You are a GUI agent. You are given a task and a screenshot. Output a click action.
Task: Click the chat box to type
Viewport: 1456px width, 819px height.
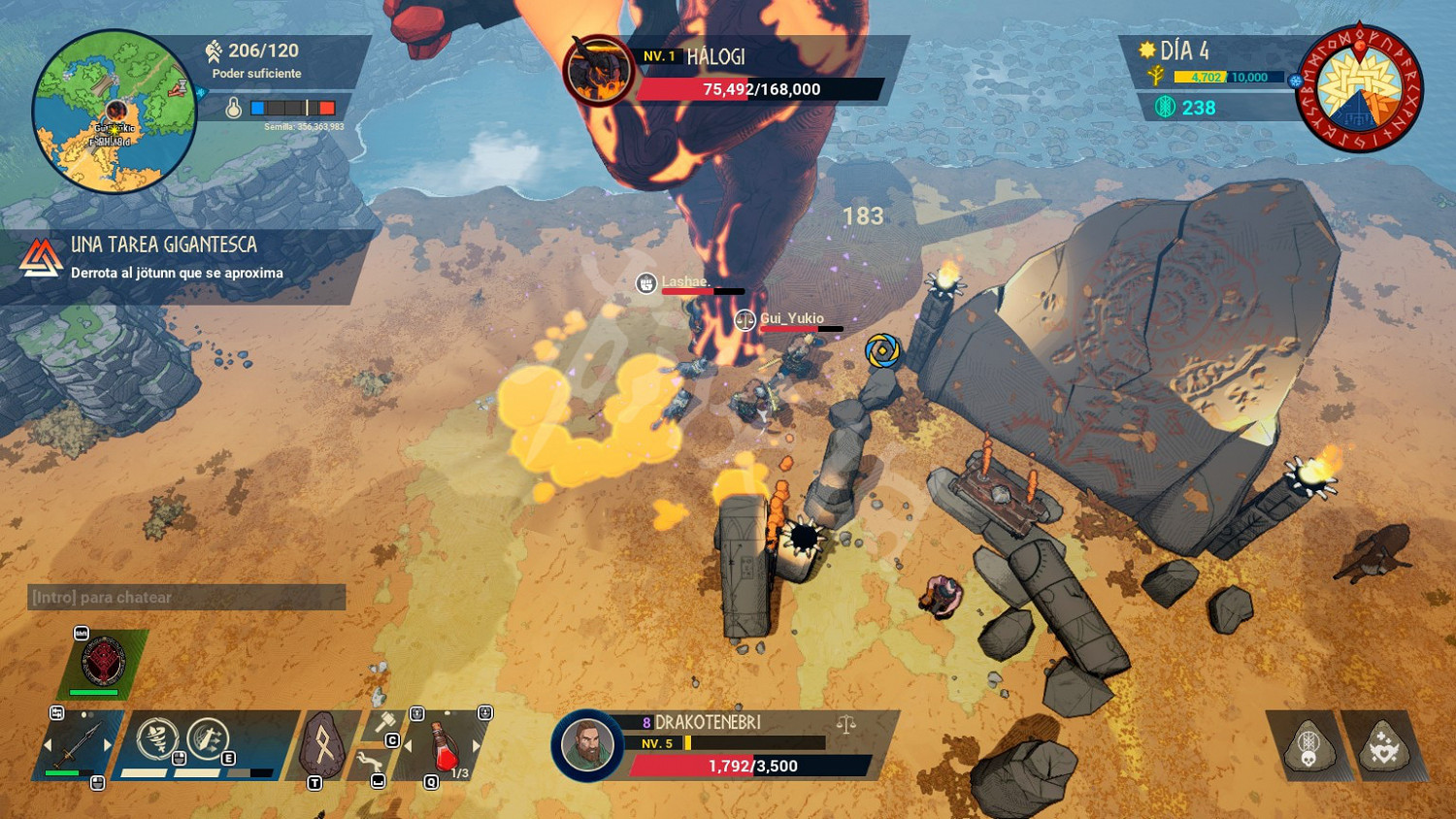tap(186, 597)
